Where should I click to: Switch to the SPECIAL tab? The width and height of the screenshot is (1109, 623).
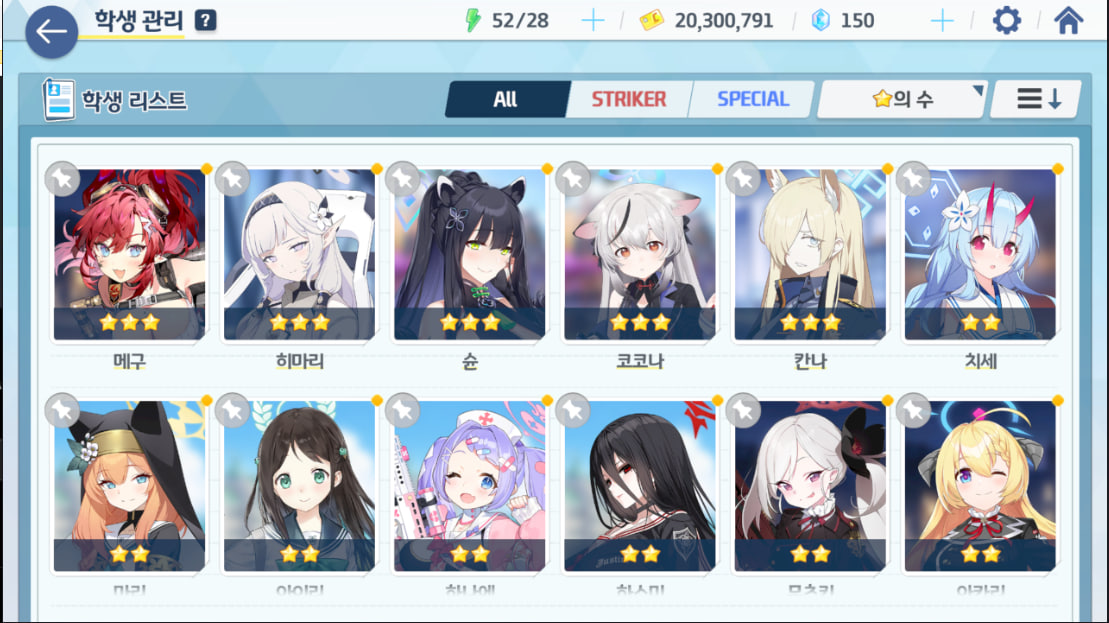coord(752,99)
